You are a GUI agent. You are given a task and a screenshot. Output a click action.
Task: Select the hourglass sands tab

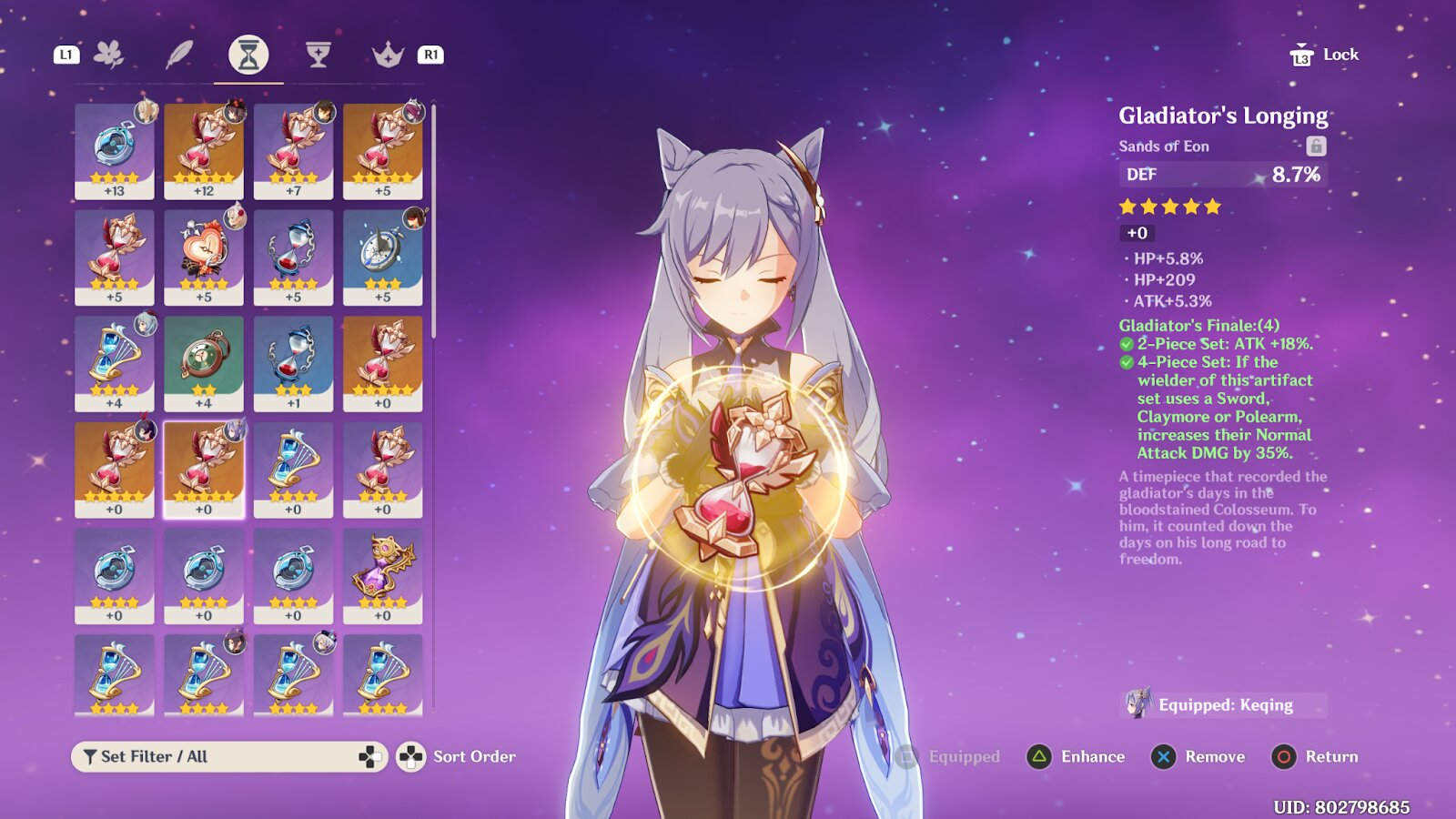(x=248, y=55)
